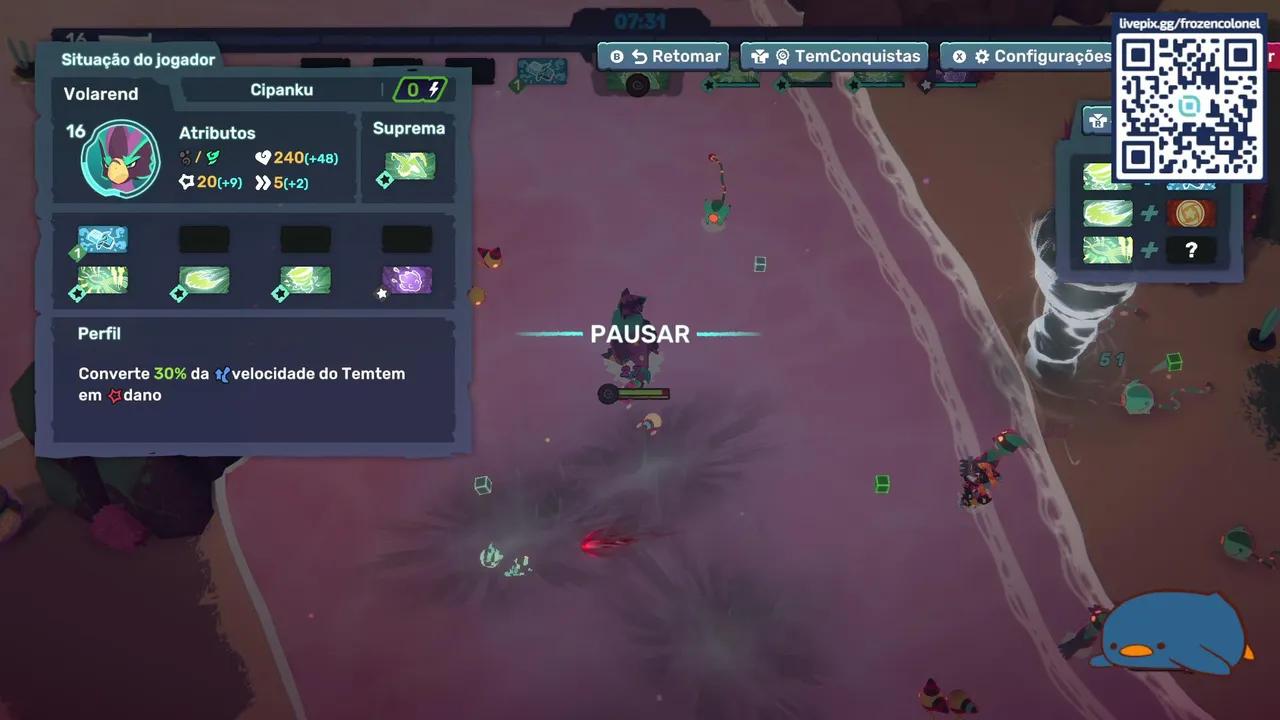Click the unknown question mark synergy slot
The image size is (1280, 720).
1190,250
